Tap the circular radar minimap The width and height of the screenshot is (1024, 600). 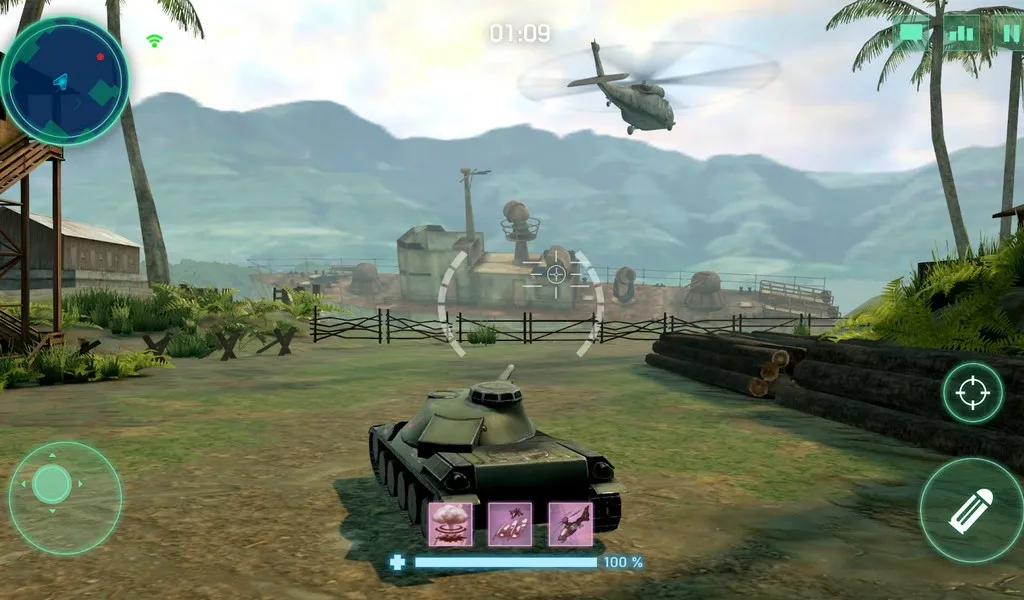(x=64, y=80)
